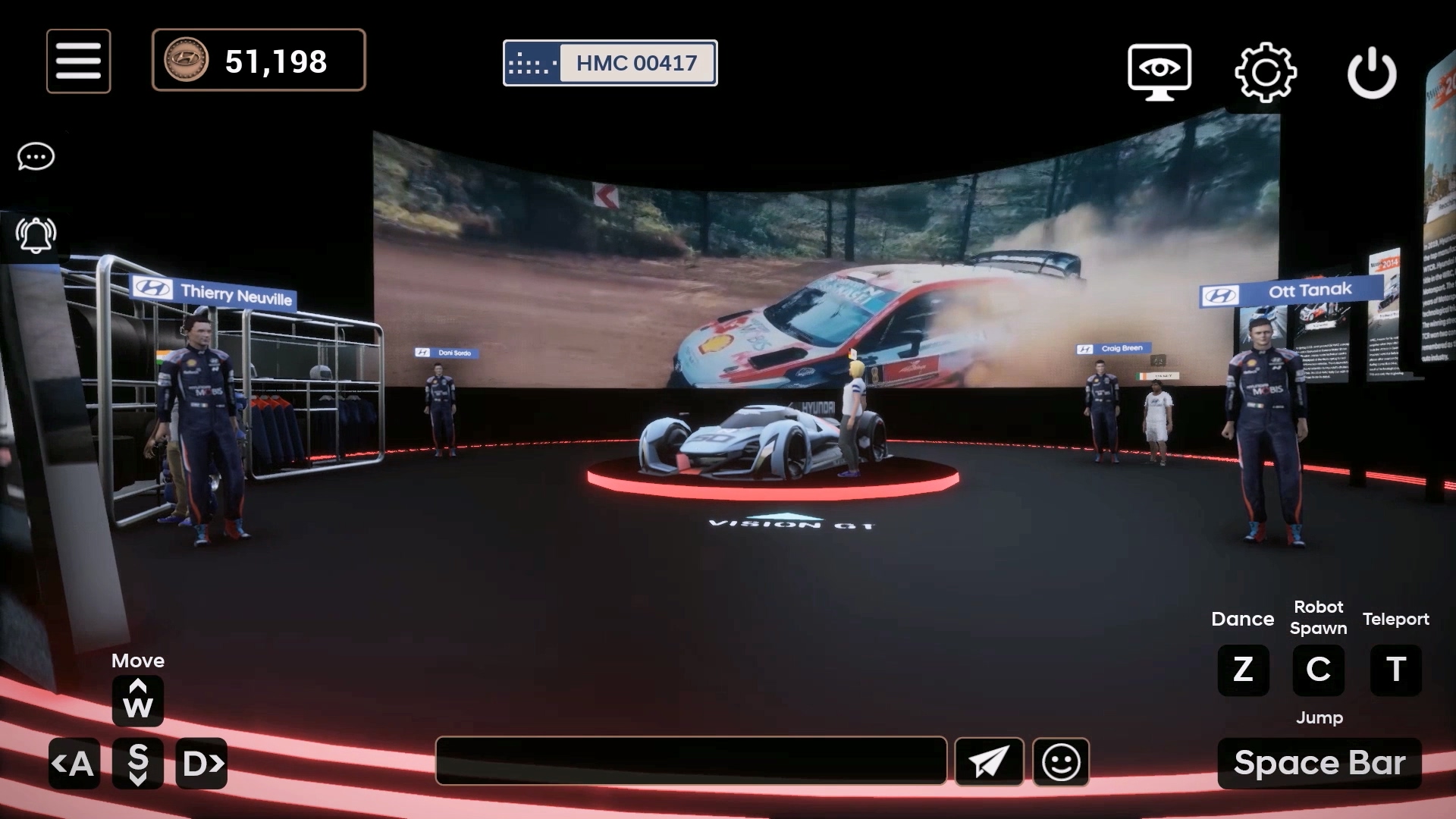Image resolution: width=1456 pixels, height=819 pixels.
Task: Click the power button to exit
Action: pyautogui.click(x=1371, y=74)
